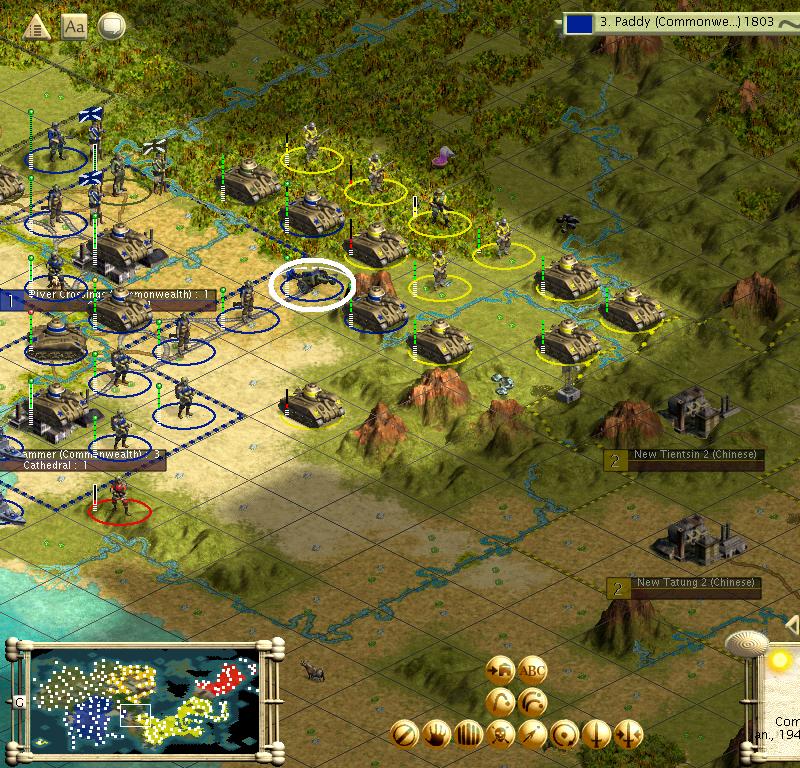Image resolution: width=800 pixels, height=768 pixels.
Task: Click the sword with arrows order button
Action: pyautogui.click(x=629, y=734)
